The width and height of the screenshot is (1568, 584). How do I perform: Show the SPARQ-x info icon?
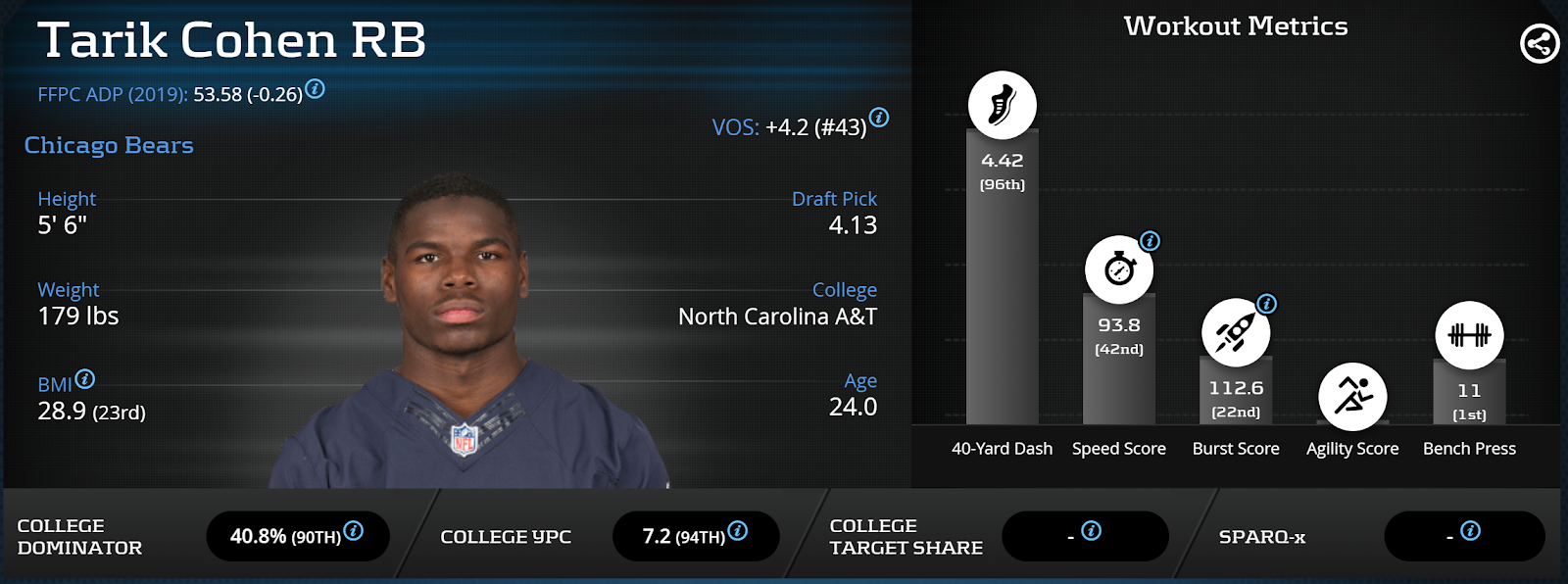tap(1470, 530)
